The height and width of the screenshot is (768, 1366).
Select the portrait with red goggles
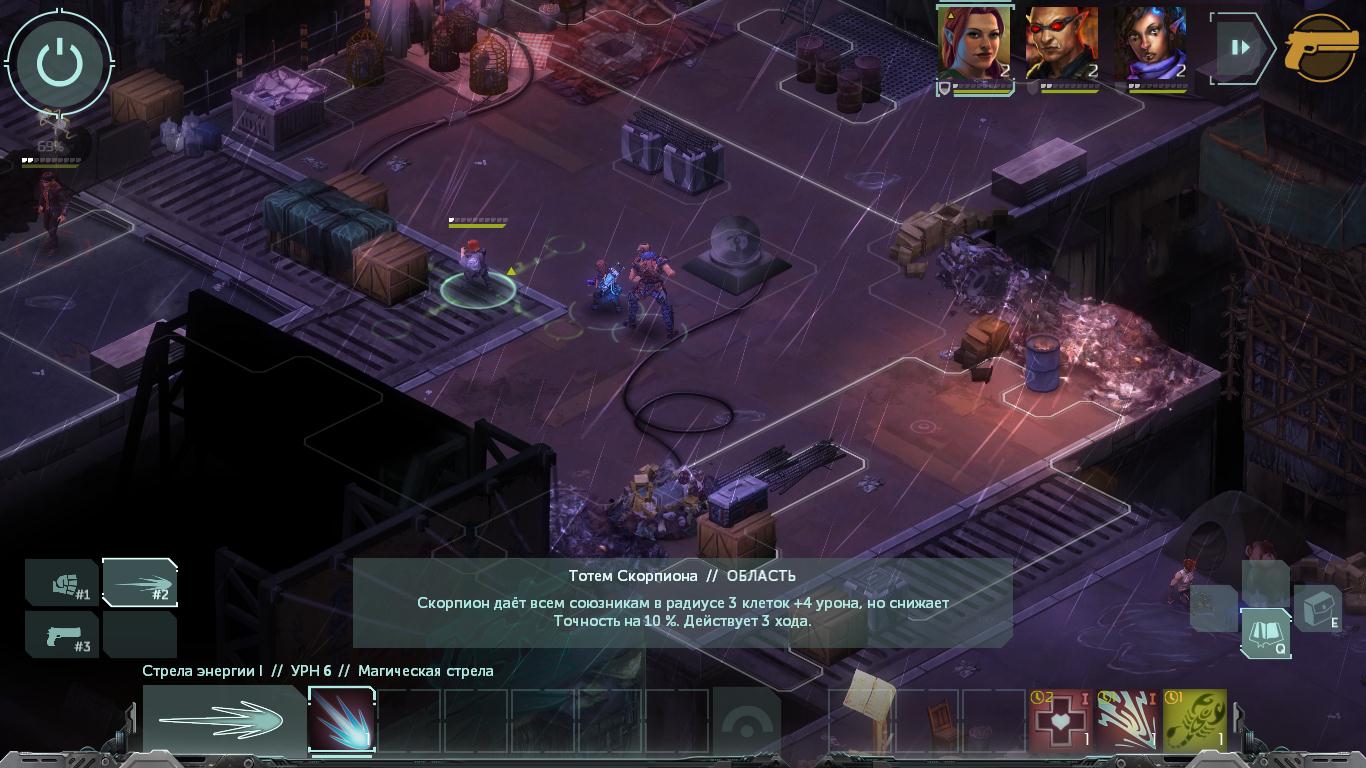click(x=1062, y=44)
